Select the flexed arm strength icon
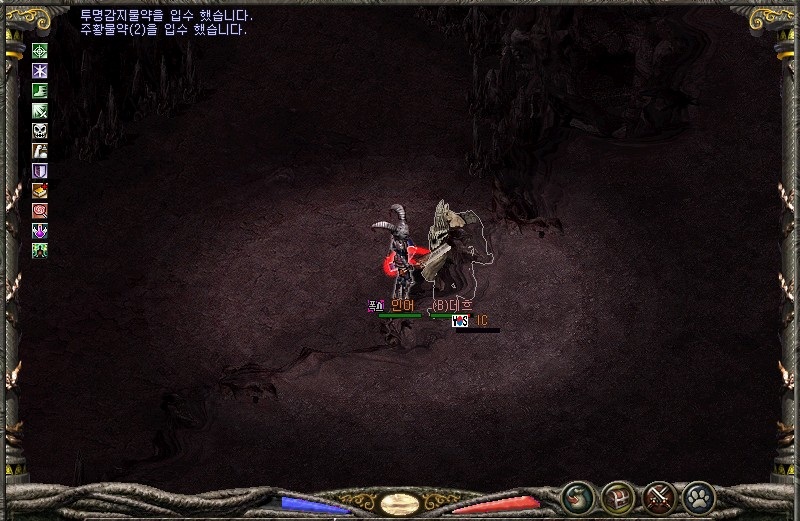The width and height of the screenshot is (800, 521). pyautogui.click(x=40, y=151)
